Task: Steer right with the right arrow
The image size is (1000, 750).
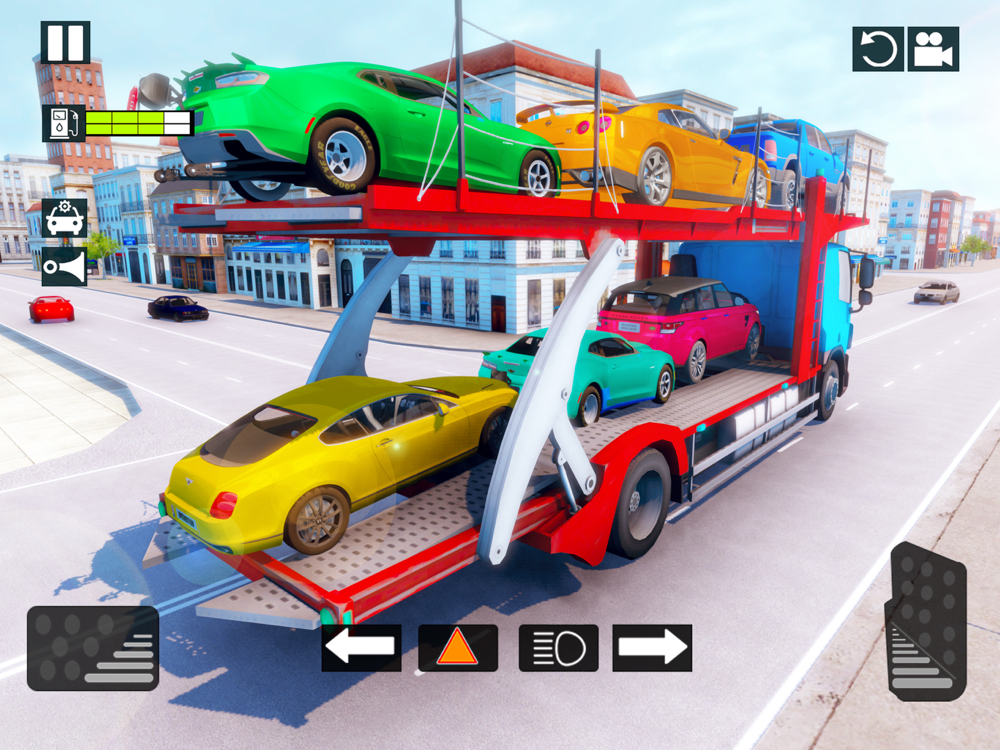Action: 652,648
